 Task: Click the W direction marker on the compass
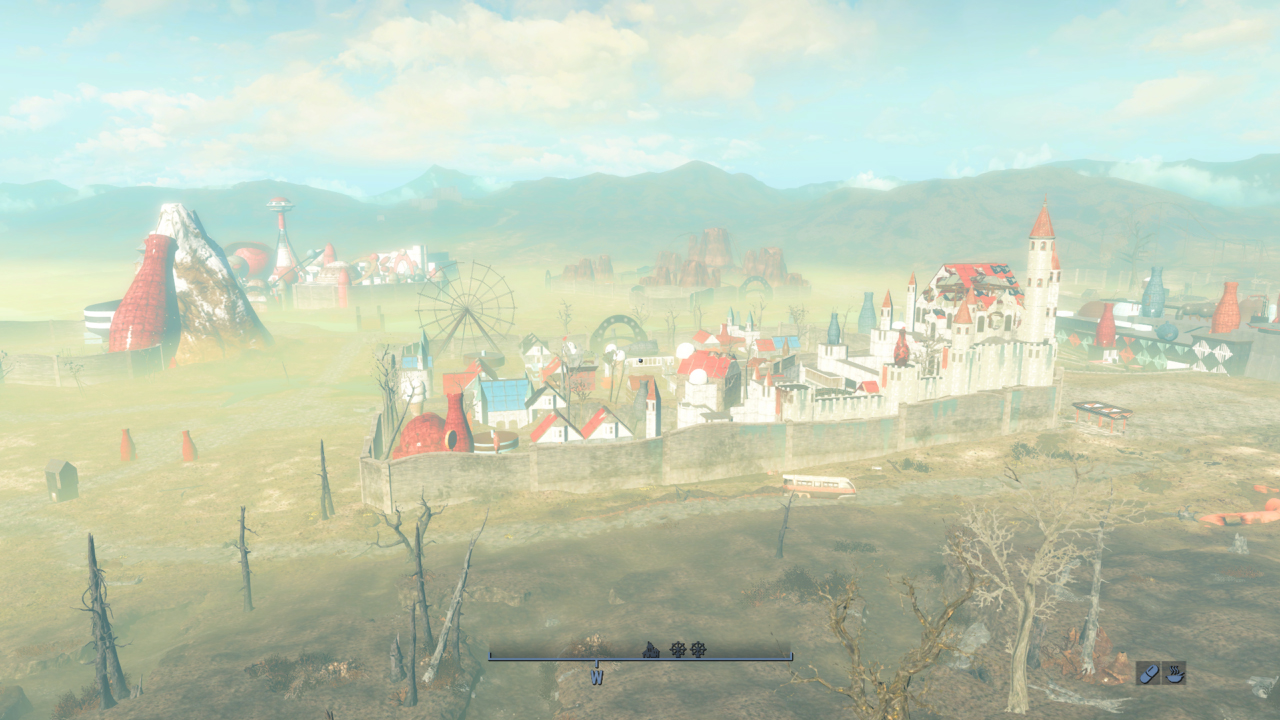[x=597, y=677]
